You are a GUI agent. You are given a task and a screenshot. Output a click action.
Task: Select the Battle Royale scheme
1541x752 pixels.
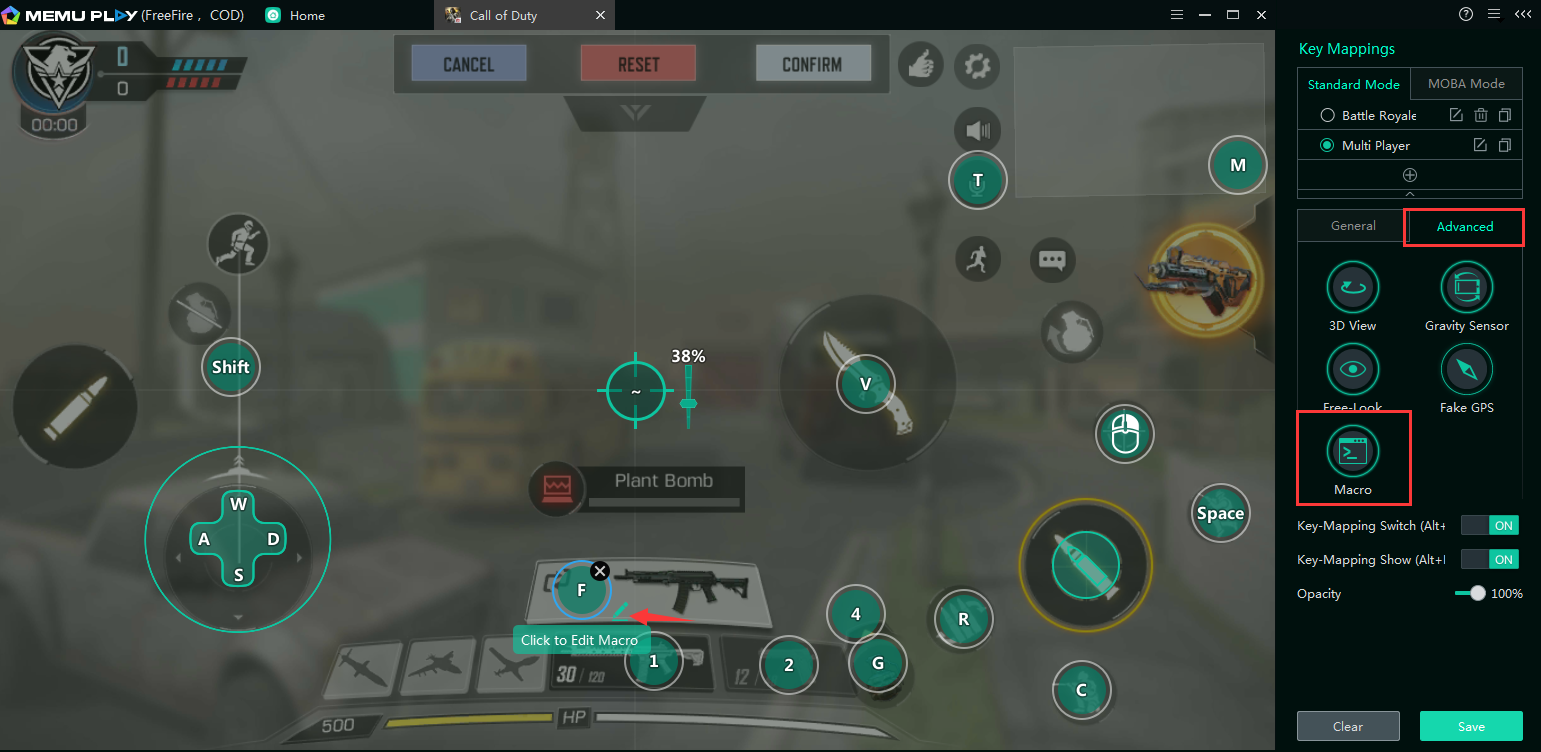click(x=1328, y=116)
